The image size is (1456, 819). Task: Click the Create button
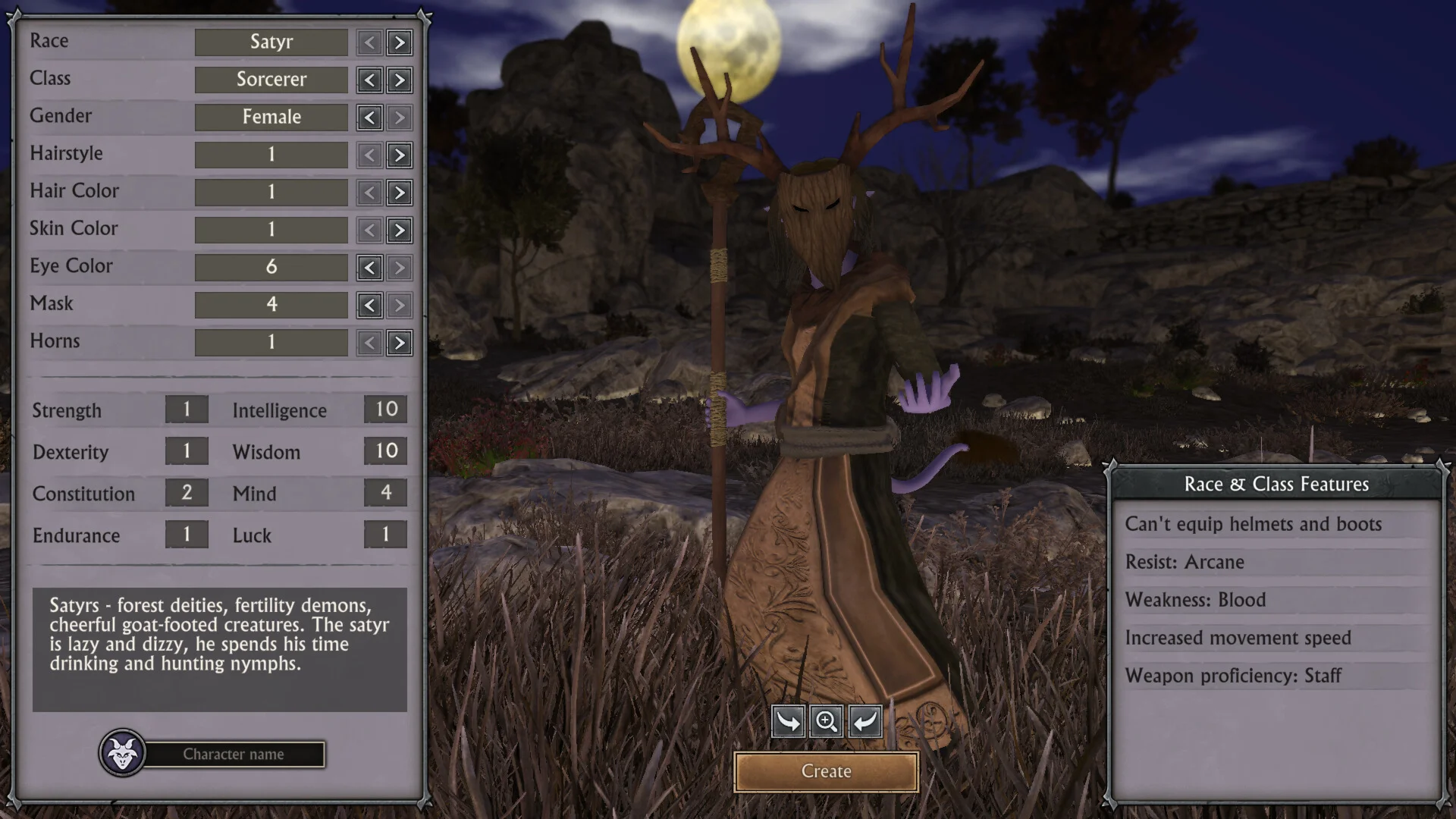(826, 771)
